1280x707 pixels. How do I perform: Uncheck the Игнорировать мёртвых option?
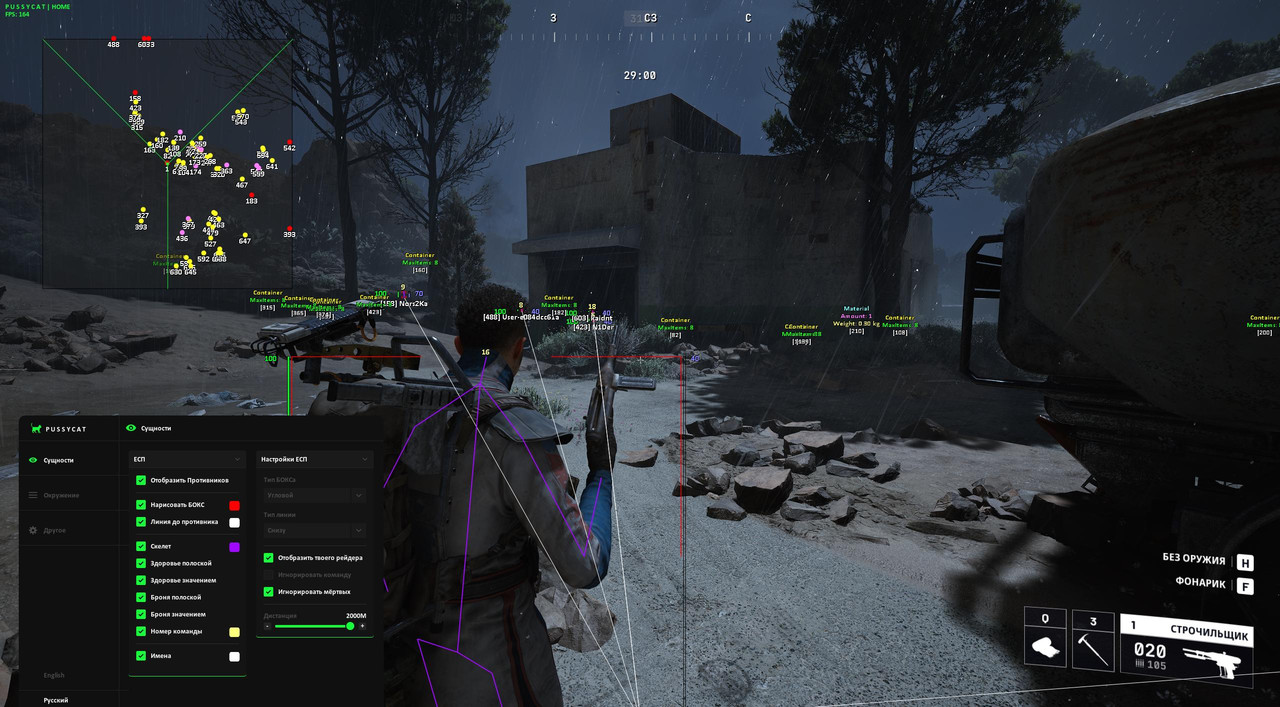(268, 591)
